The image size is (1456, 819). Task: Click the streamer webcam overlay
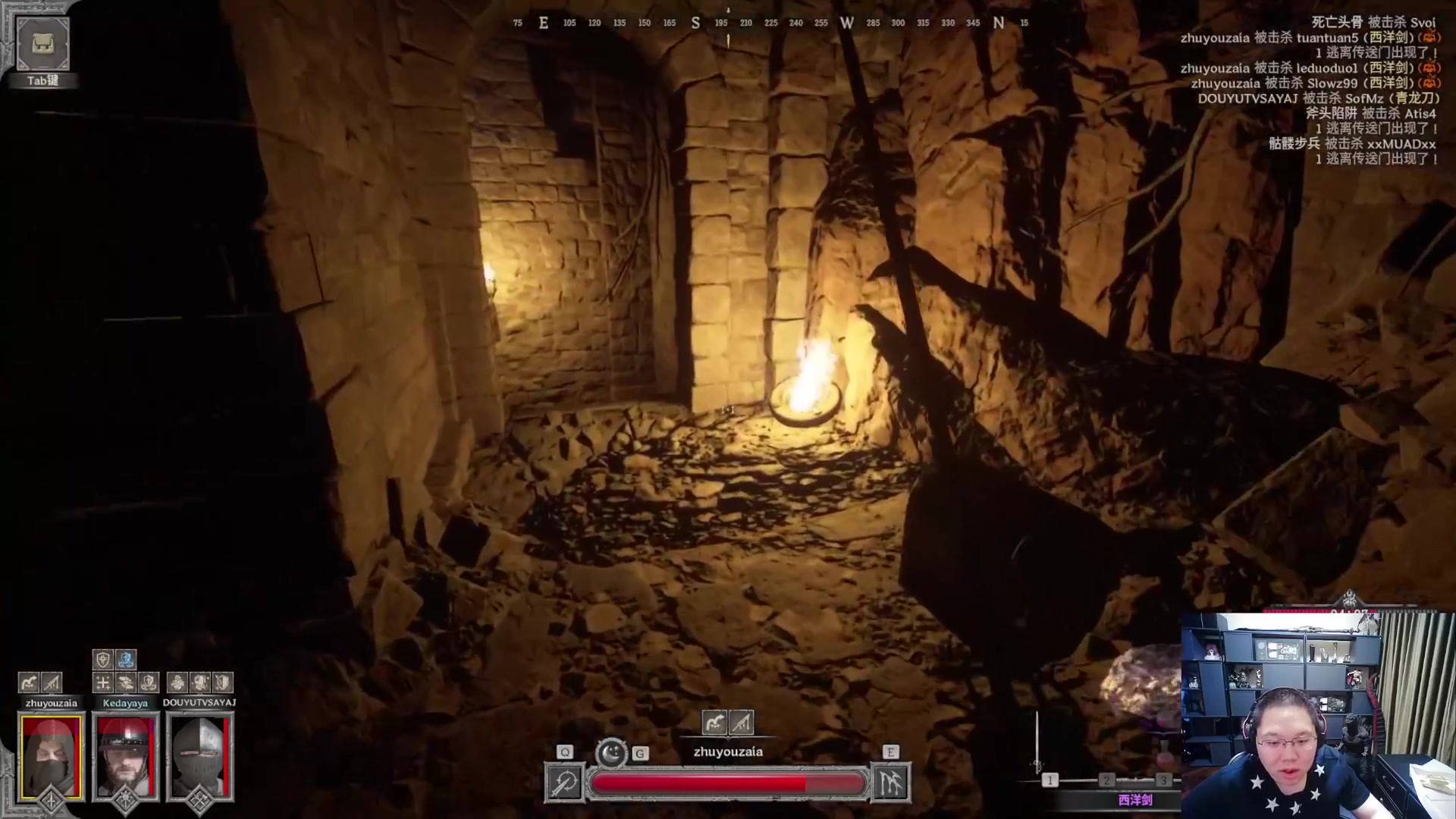pos(1318,715)
